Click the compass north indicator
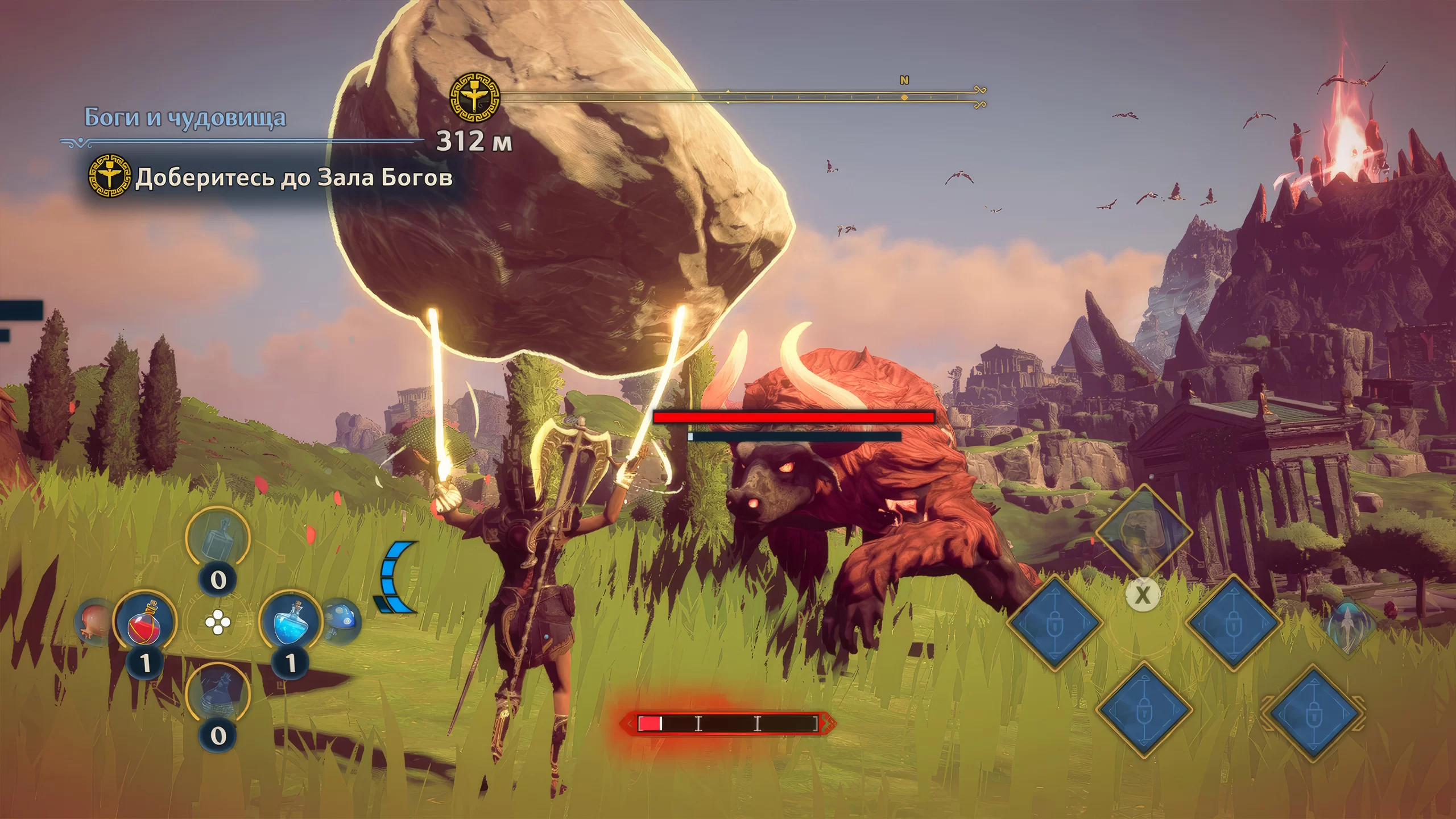 (904, 81)
